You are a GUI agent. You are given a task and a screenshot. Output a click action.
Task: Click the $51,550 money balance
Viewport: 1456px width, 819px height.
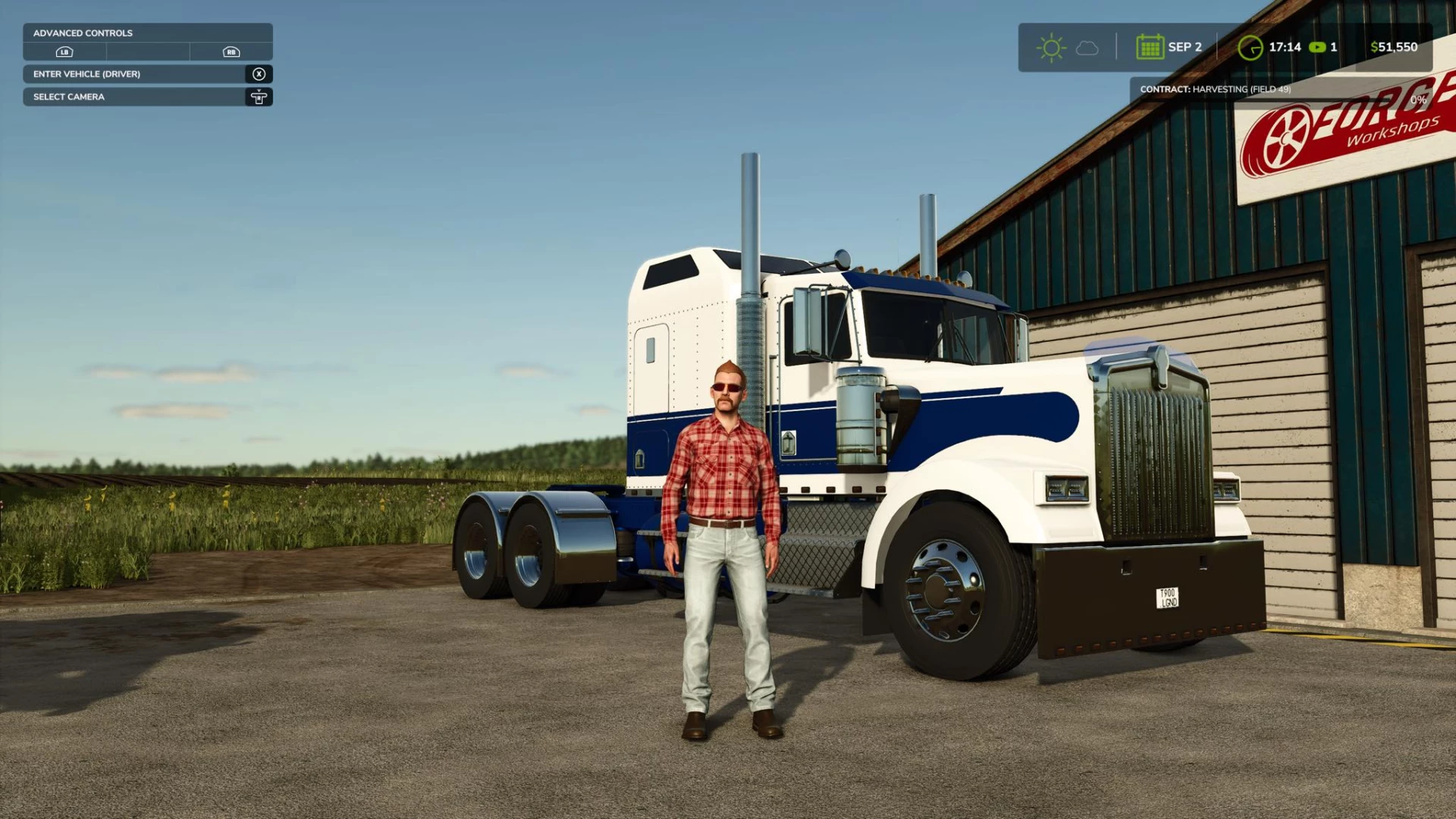[1394, 47]
